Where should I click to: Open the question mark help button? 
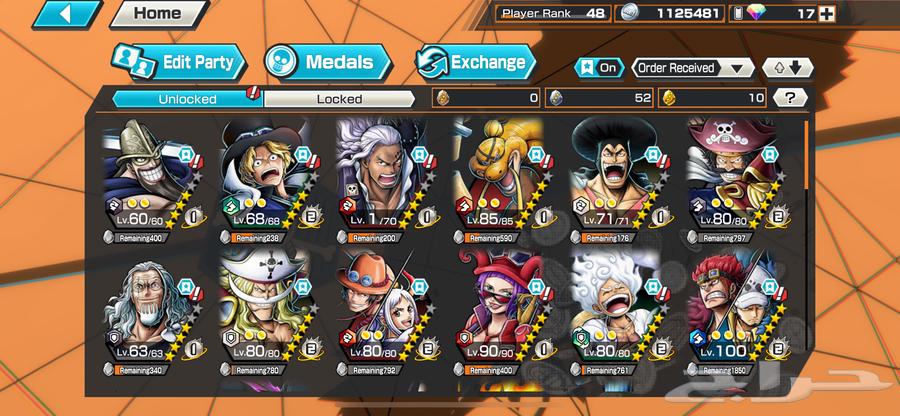point(790,98)
